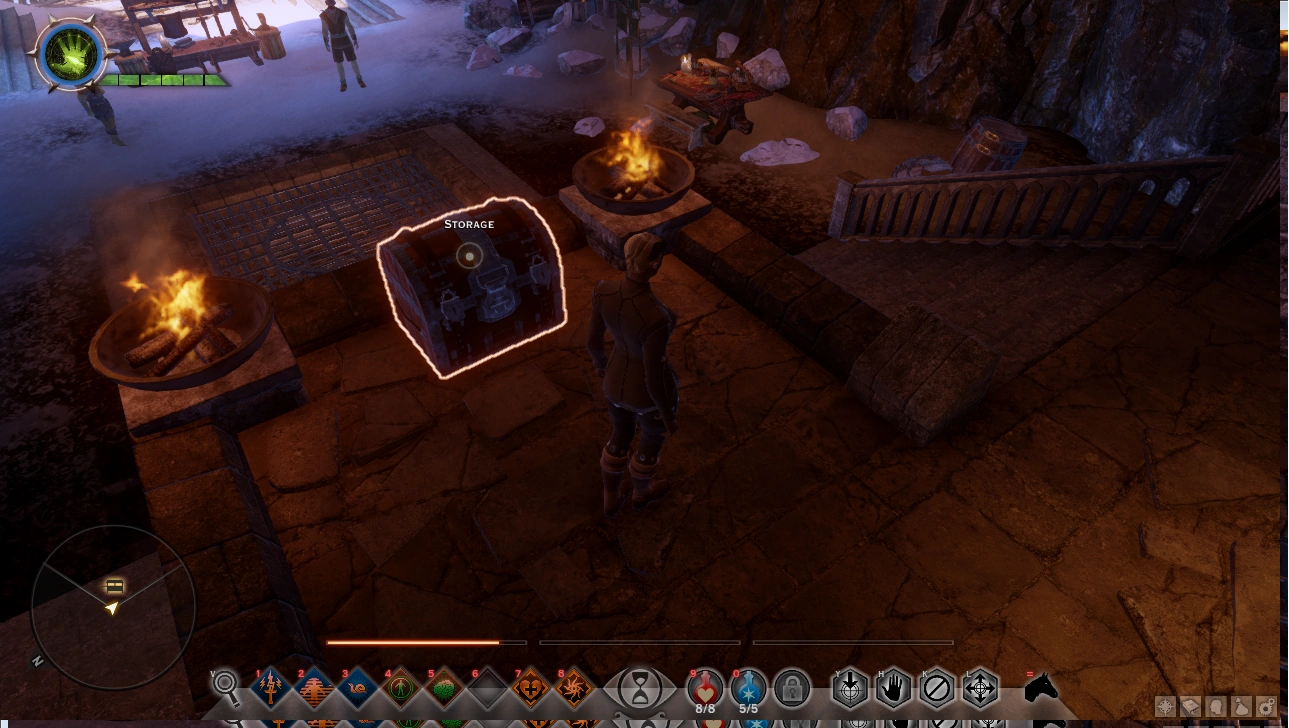
Task: Toggle the hourglass tactical camera button
Action: pyautogui.click(x=639, y=688)
